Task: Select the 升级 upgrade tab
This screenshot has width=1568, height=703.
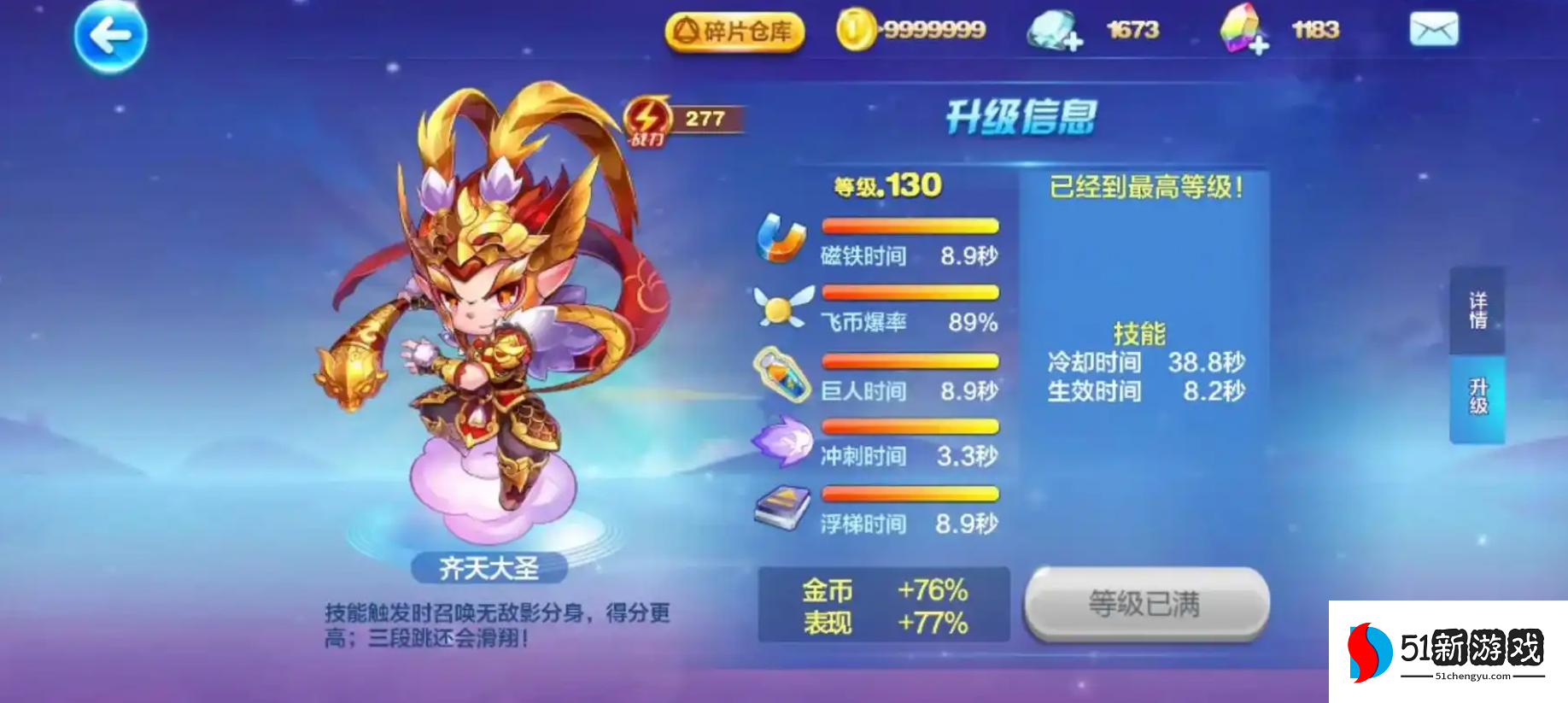Action: coord(1479,397)
